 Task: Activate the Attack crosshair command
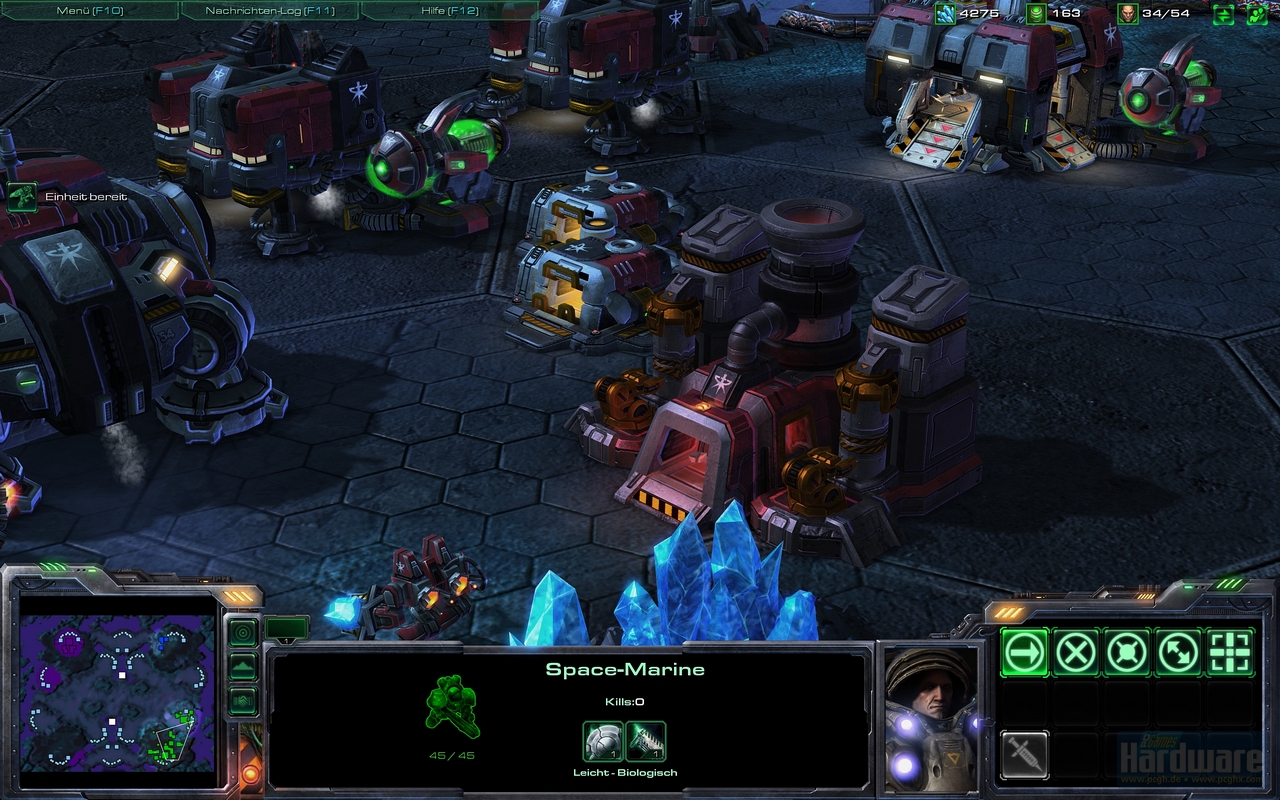point(1230,653)
